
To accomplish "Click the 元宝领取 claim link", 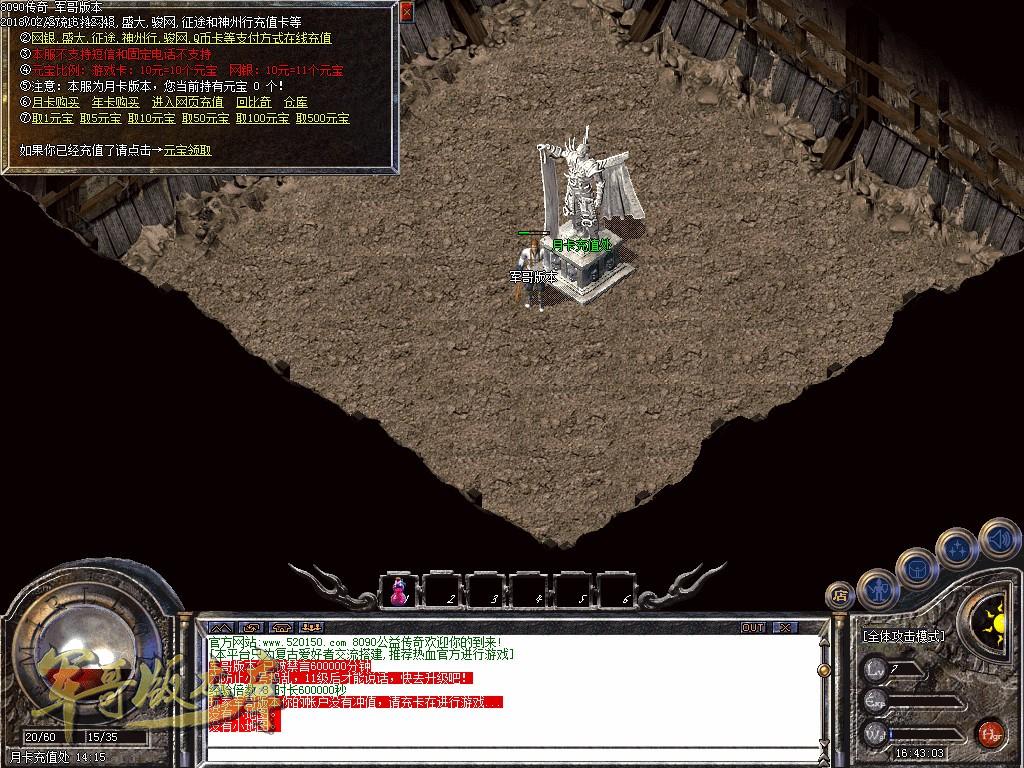I will (187, 150).
